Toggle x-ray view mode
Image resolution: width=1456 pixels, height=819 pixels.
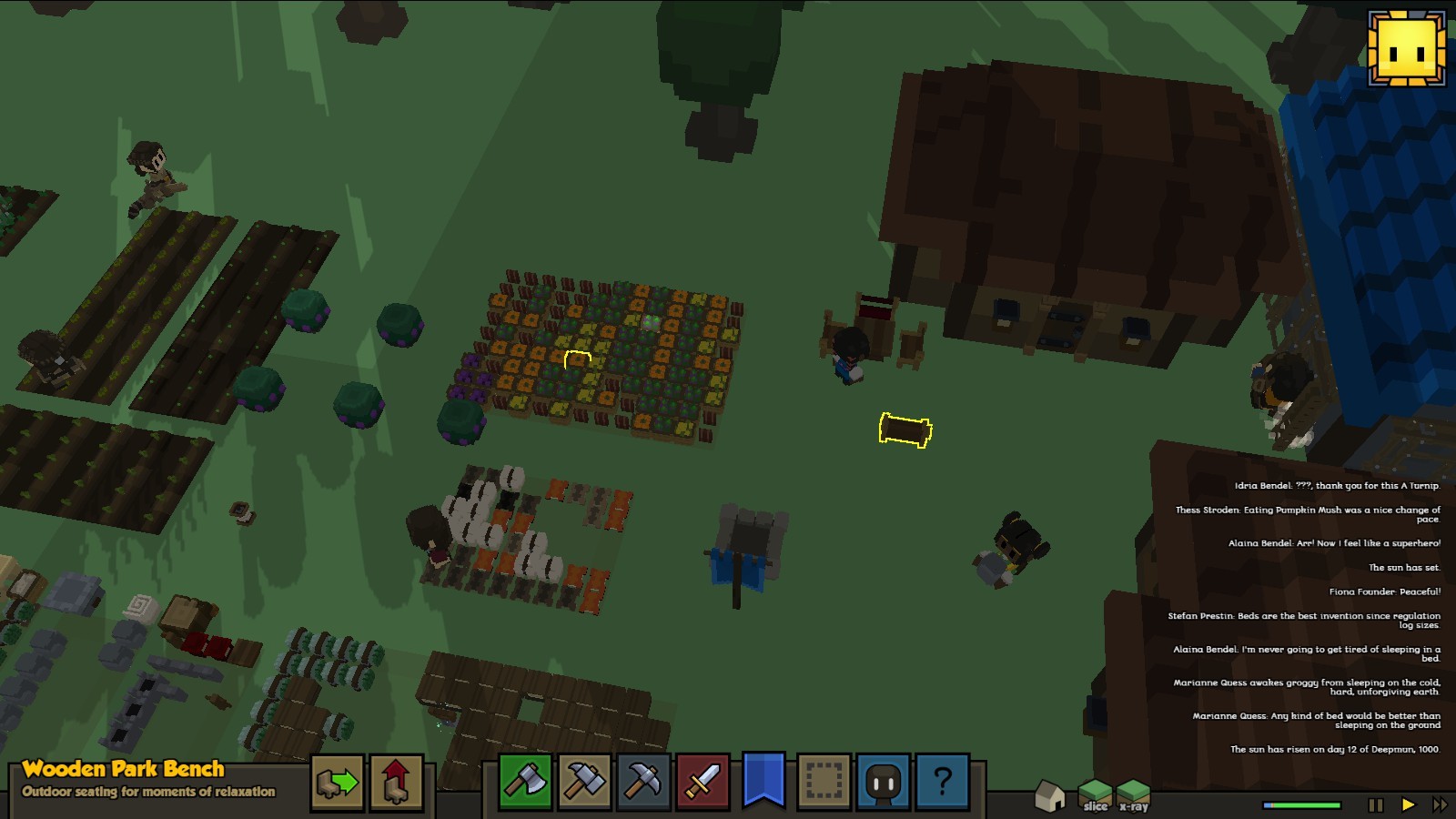tap(1134, 794)
